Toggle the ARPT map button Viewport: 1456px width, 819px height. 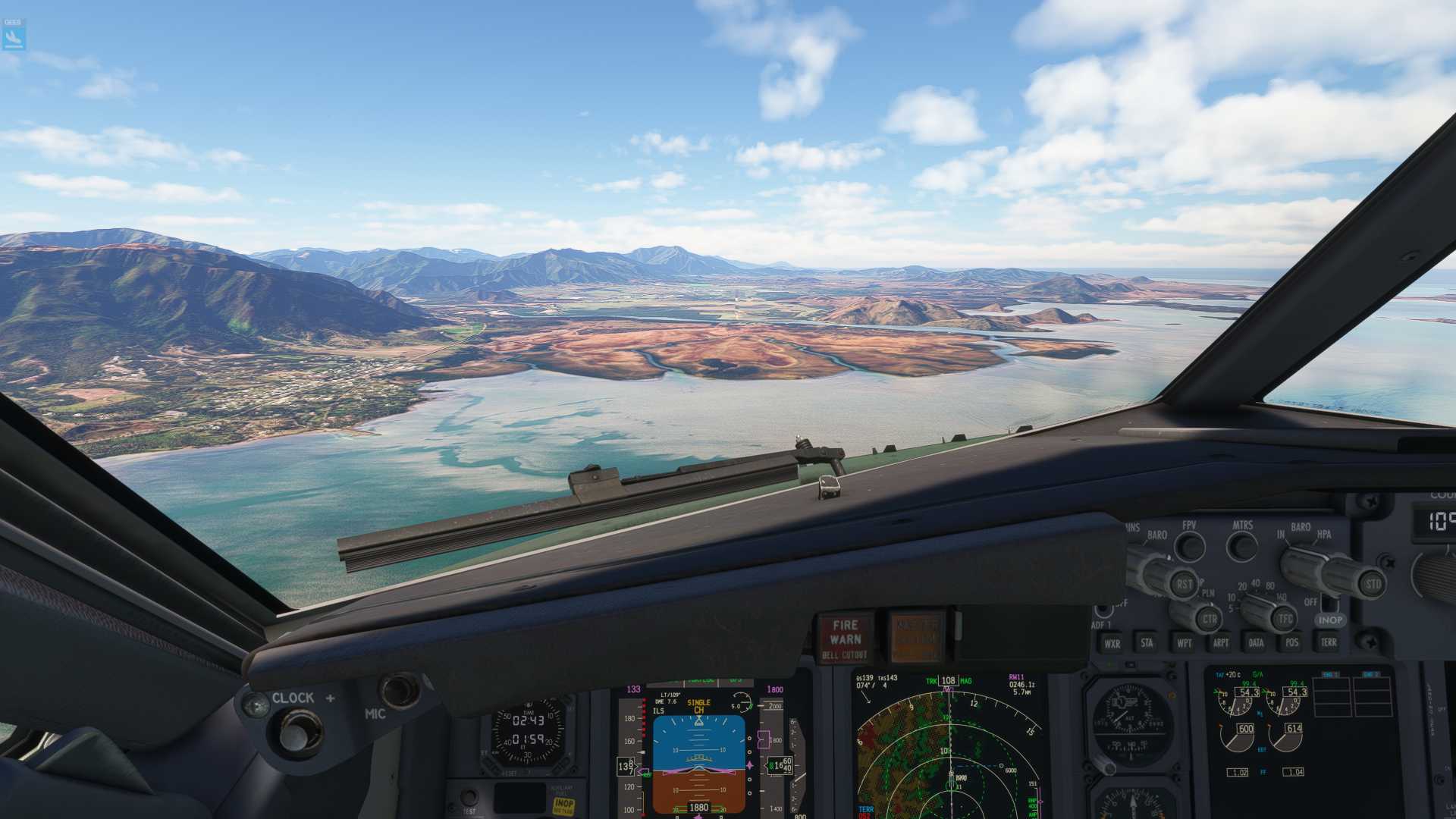(1220, 643)
